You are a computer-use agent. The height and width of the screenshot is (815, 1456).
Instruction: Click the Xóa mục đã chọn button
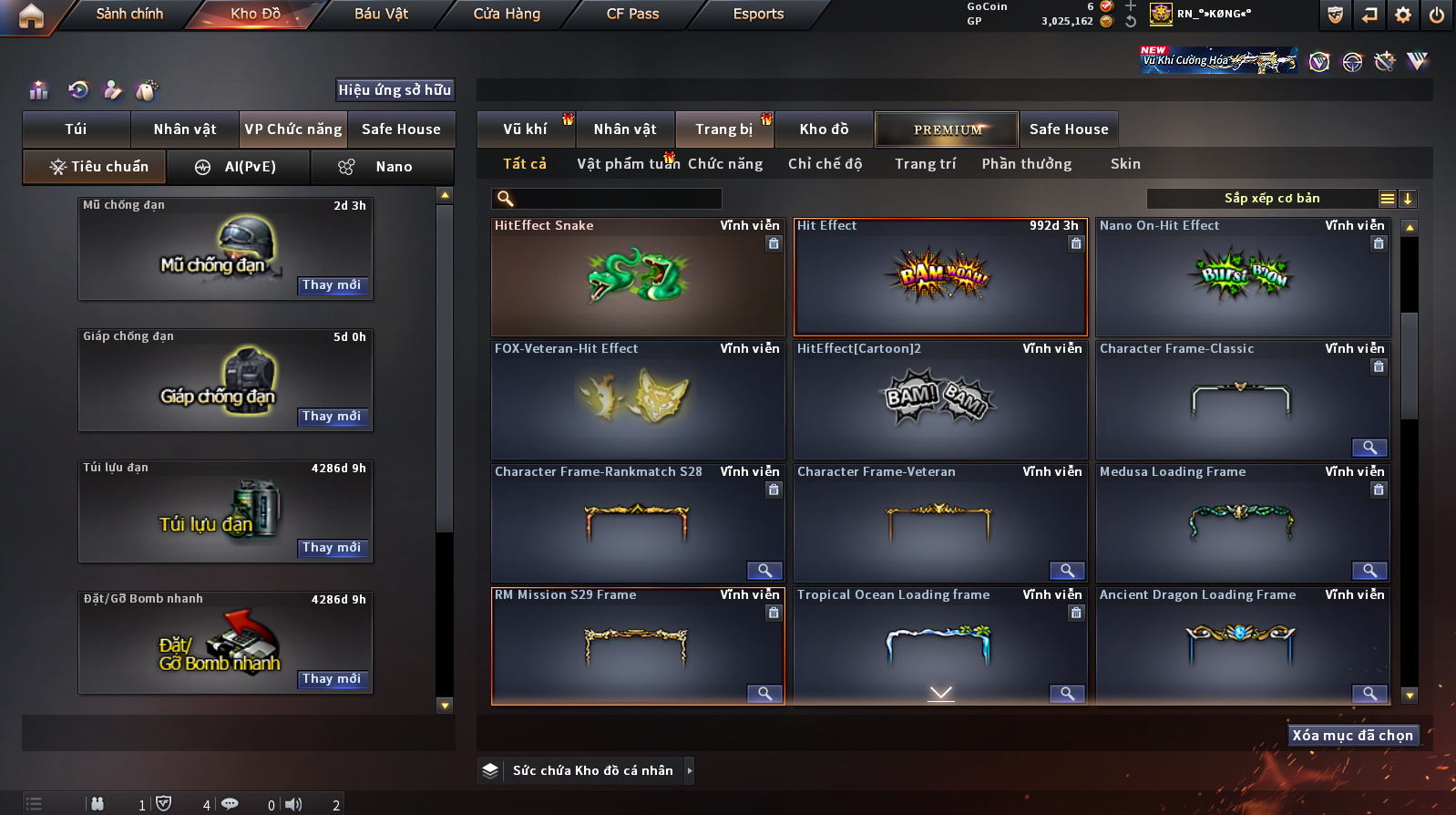pyautogui.click(x=1352, y=736)
